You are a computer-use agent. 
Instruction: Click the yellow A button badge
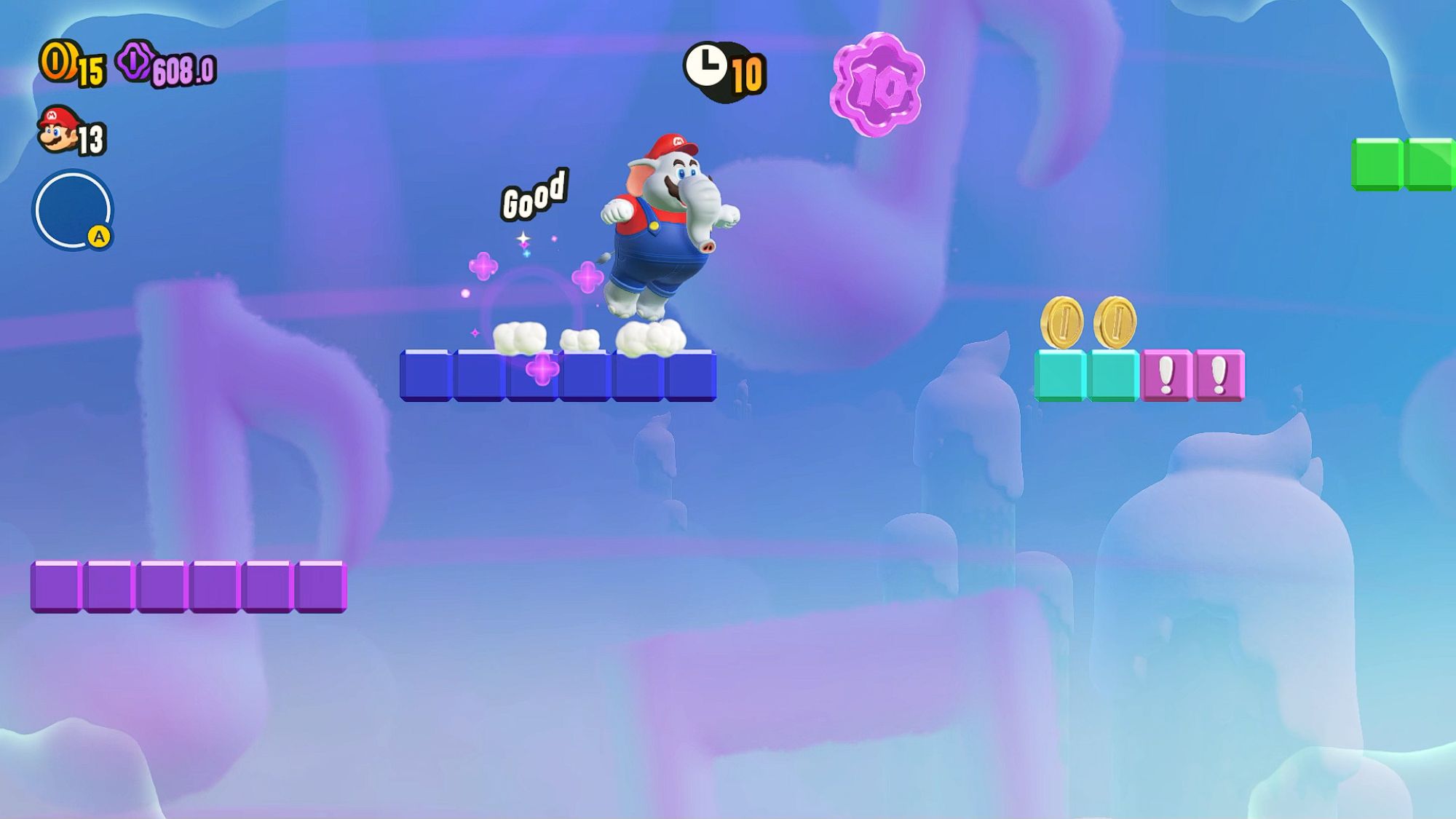100,237
